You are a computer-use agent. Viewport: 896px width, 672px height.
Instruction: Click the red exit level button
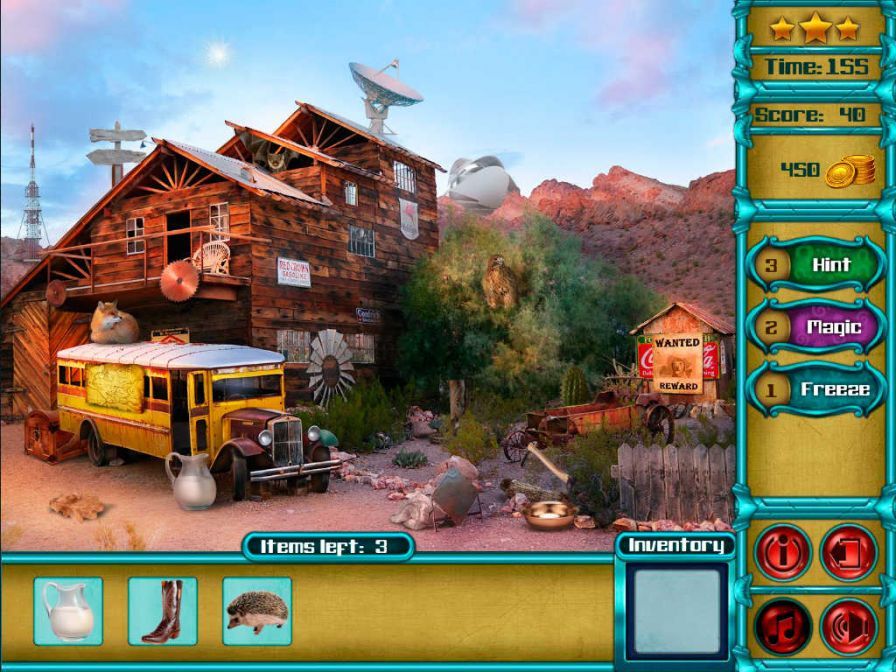849,552
